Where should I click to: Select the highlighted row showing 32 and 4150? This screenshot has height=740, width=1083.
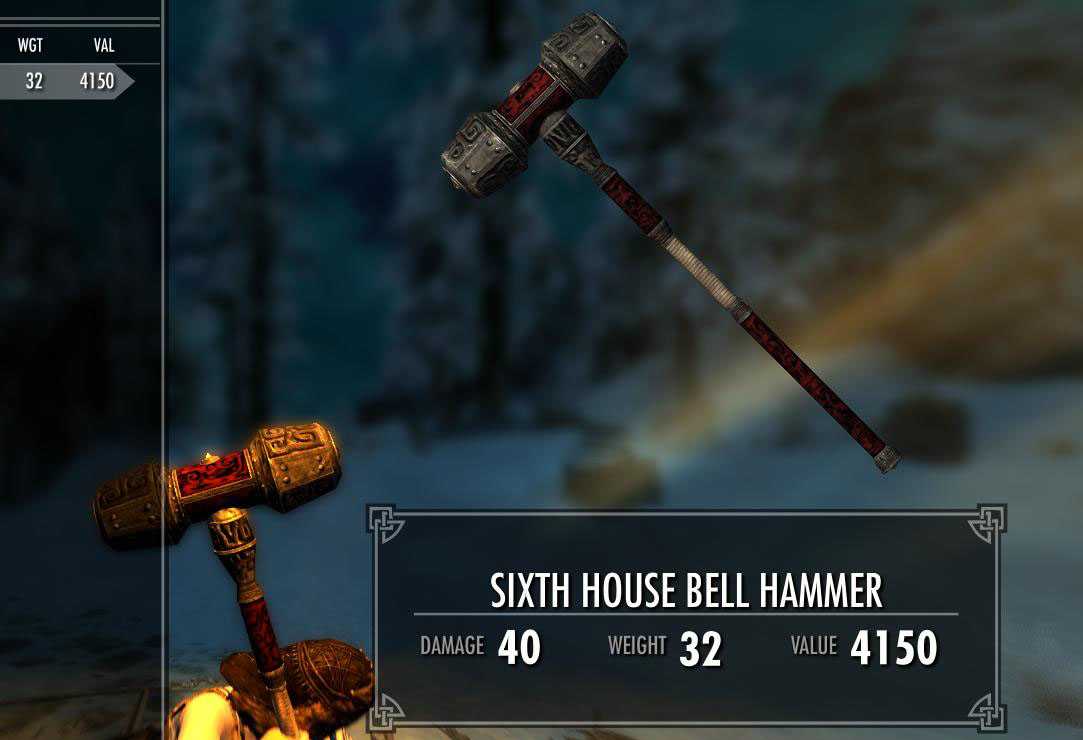[x=64, y=82]
